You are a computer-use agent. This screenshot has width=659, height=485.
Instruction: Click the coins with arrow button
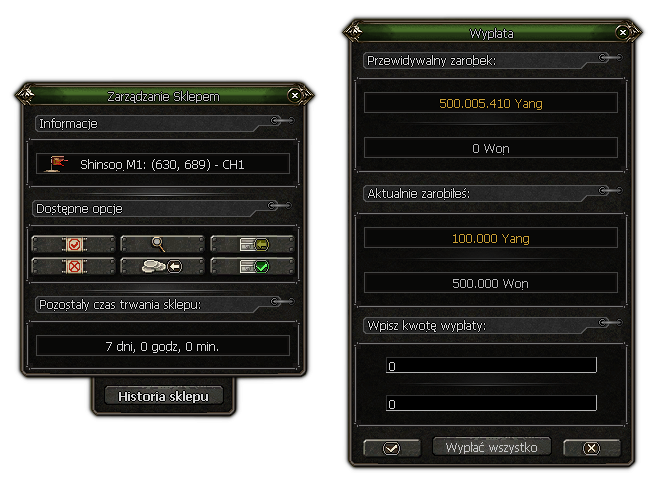(x=162, y=266)
